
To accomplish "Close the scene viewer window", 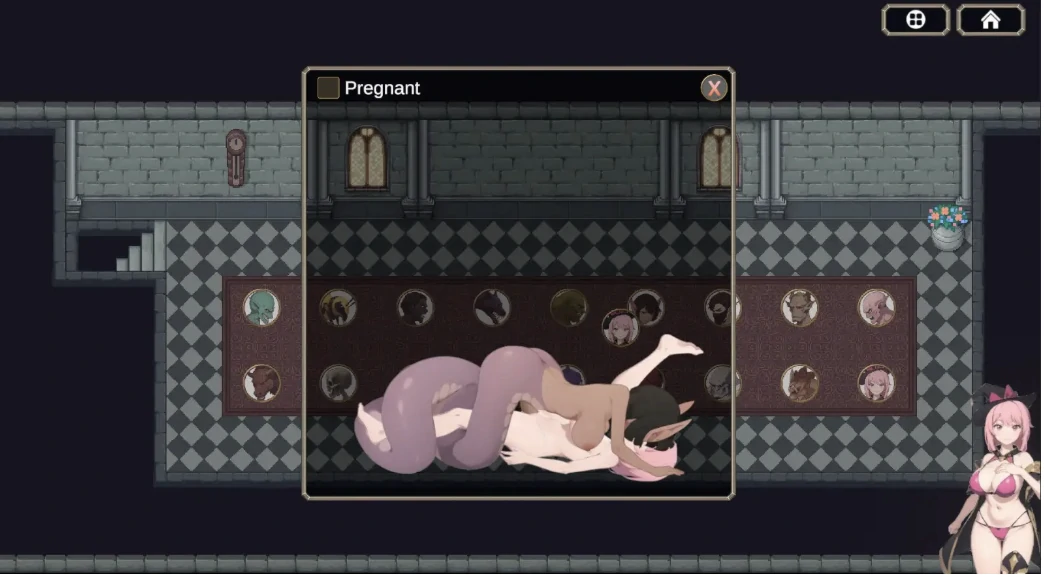I will coord(713,88).
